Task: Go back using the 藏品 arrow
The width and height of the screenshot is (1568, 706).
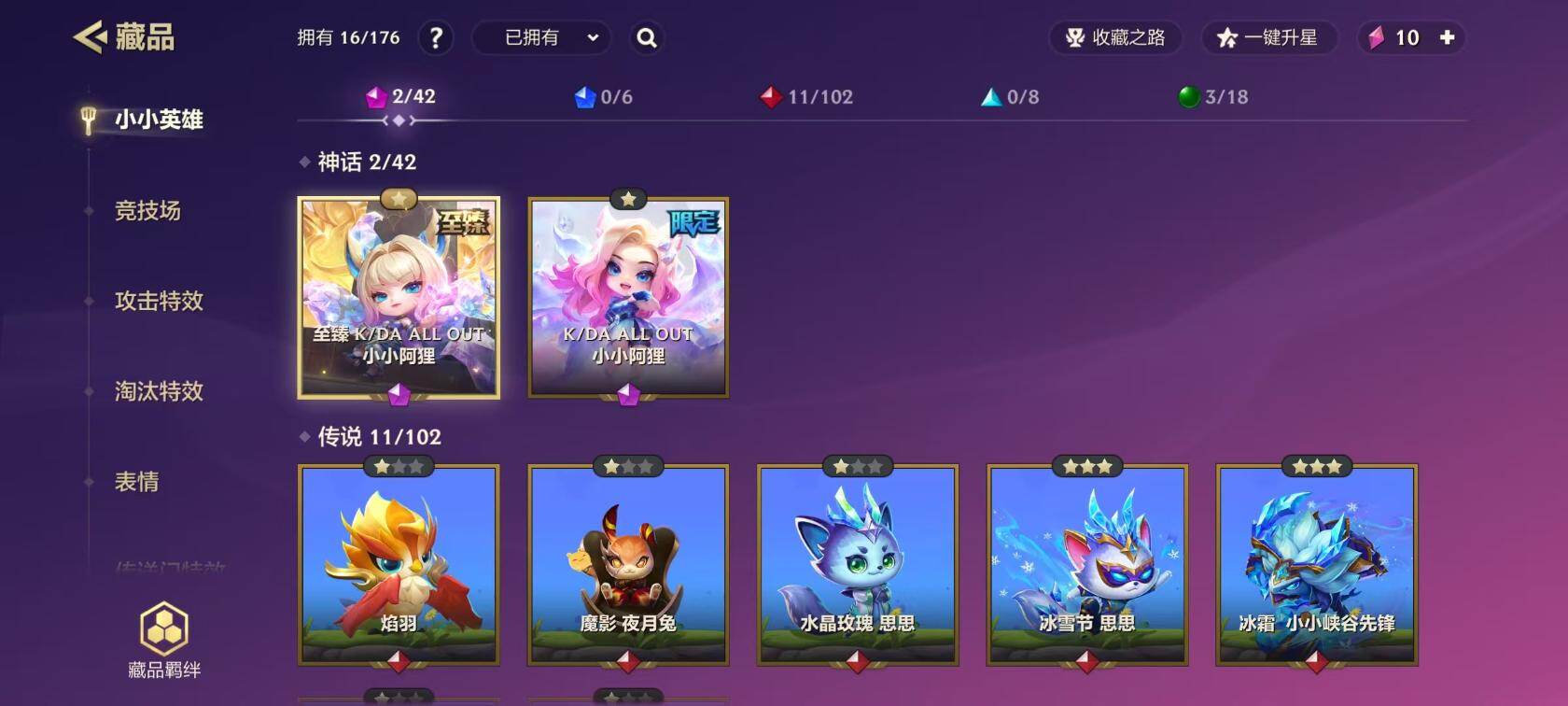Action: click(91, 37)
